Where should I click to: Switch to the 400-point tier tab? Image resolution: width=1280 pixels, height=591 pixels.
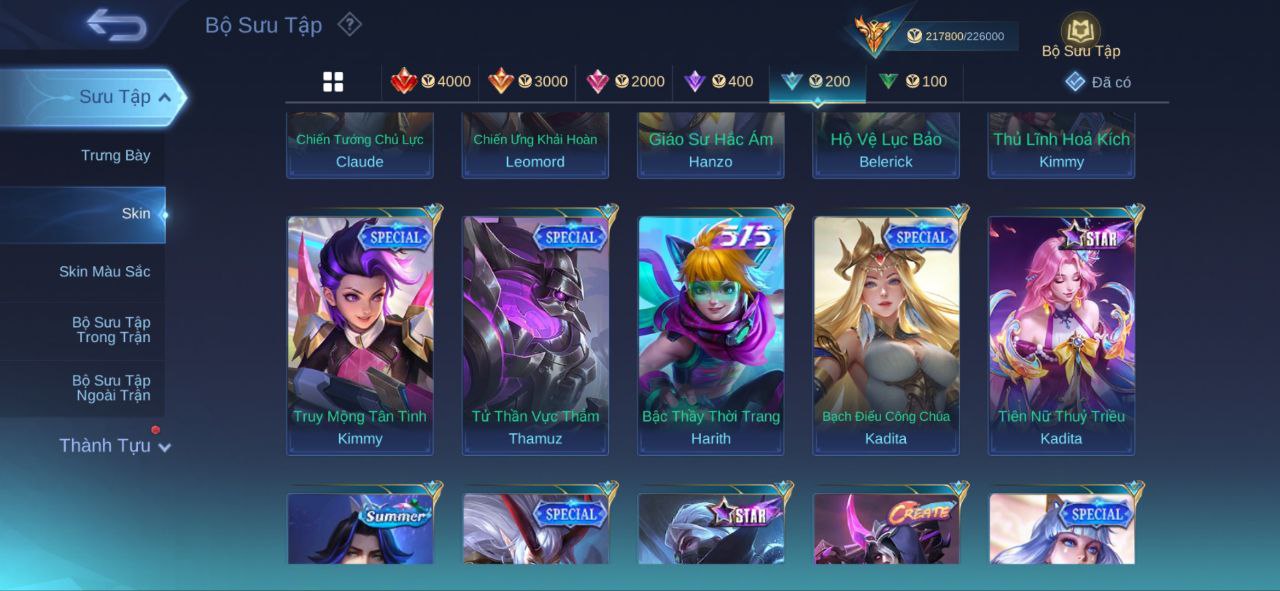point(719,82)
